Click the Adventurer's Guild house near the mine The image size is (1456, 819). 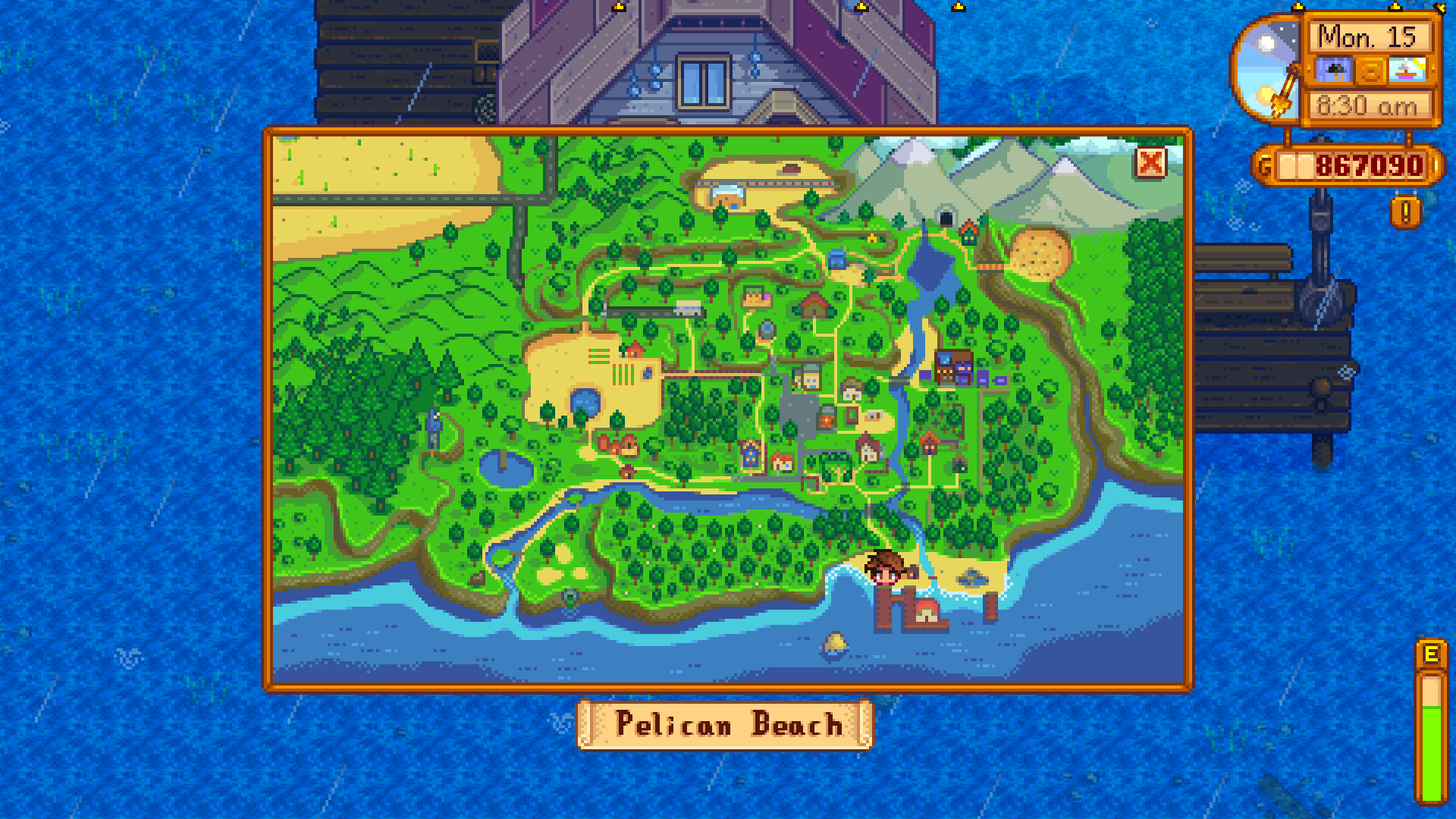968,231
